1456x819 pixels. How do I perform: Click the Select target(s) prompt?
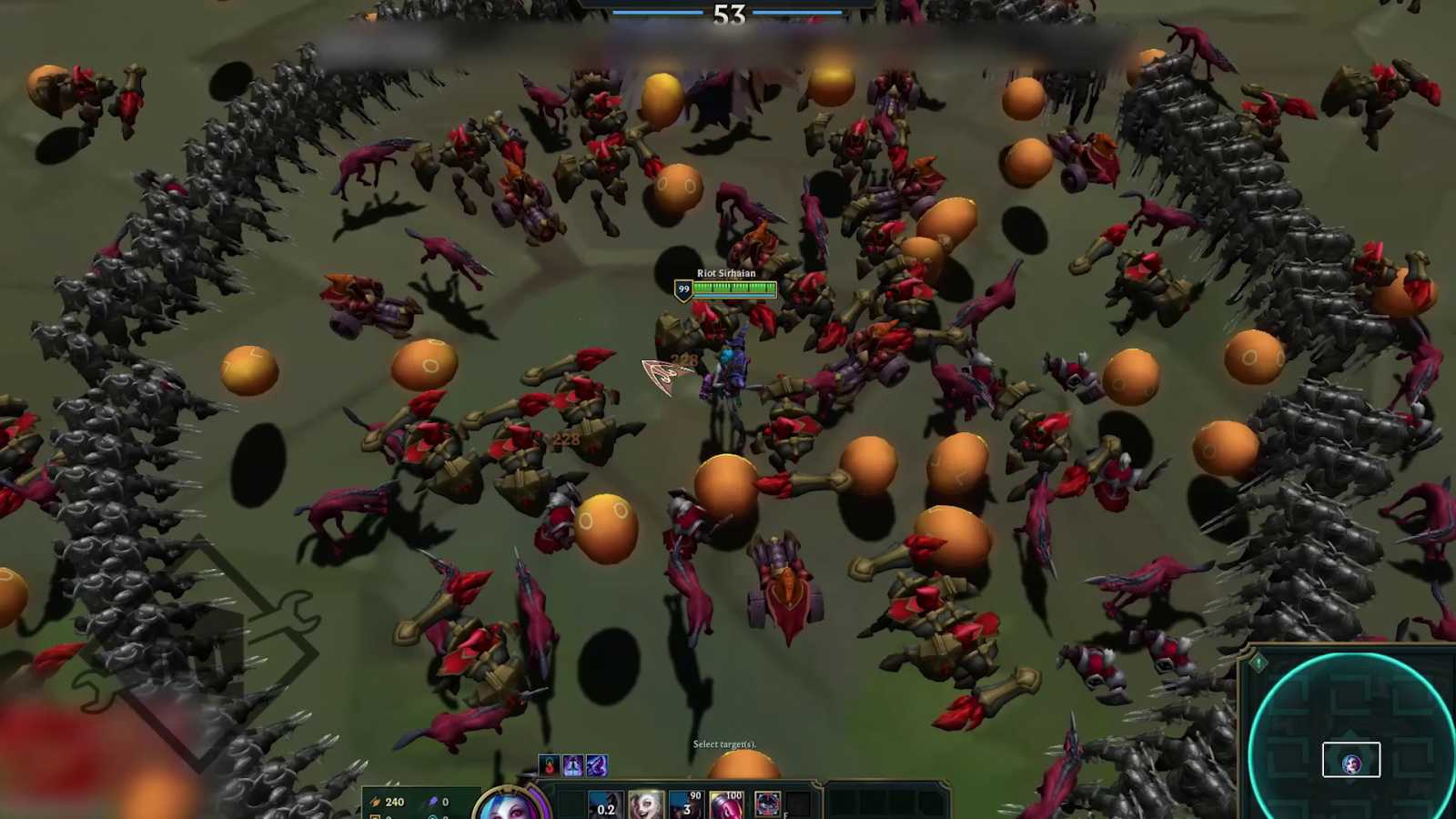pos(726,743)
